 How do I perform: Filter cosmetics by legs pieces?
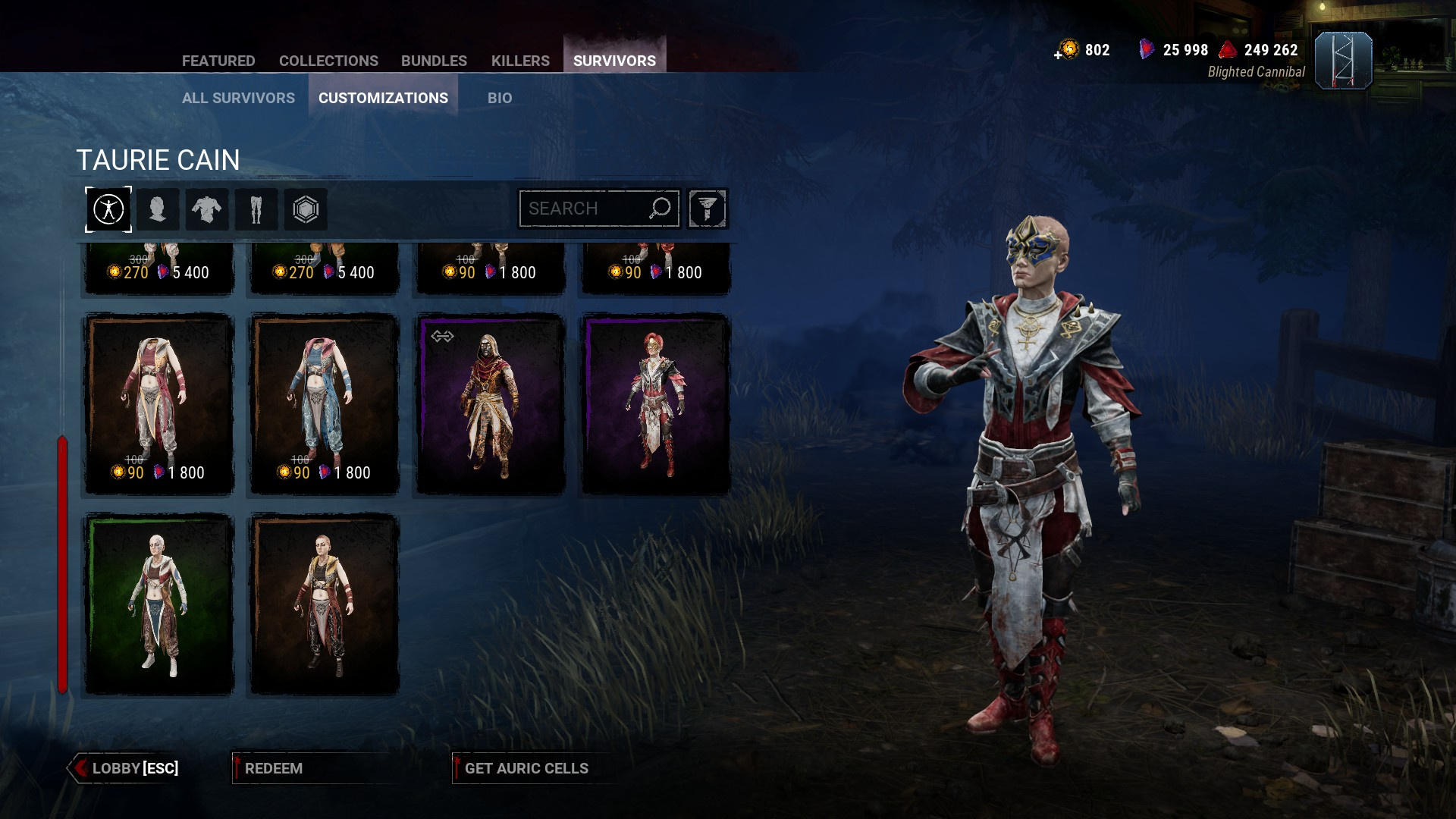[x=256, y=209]
